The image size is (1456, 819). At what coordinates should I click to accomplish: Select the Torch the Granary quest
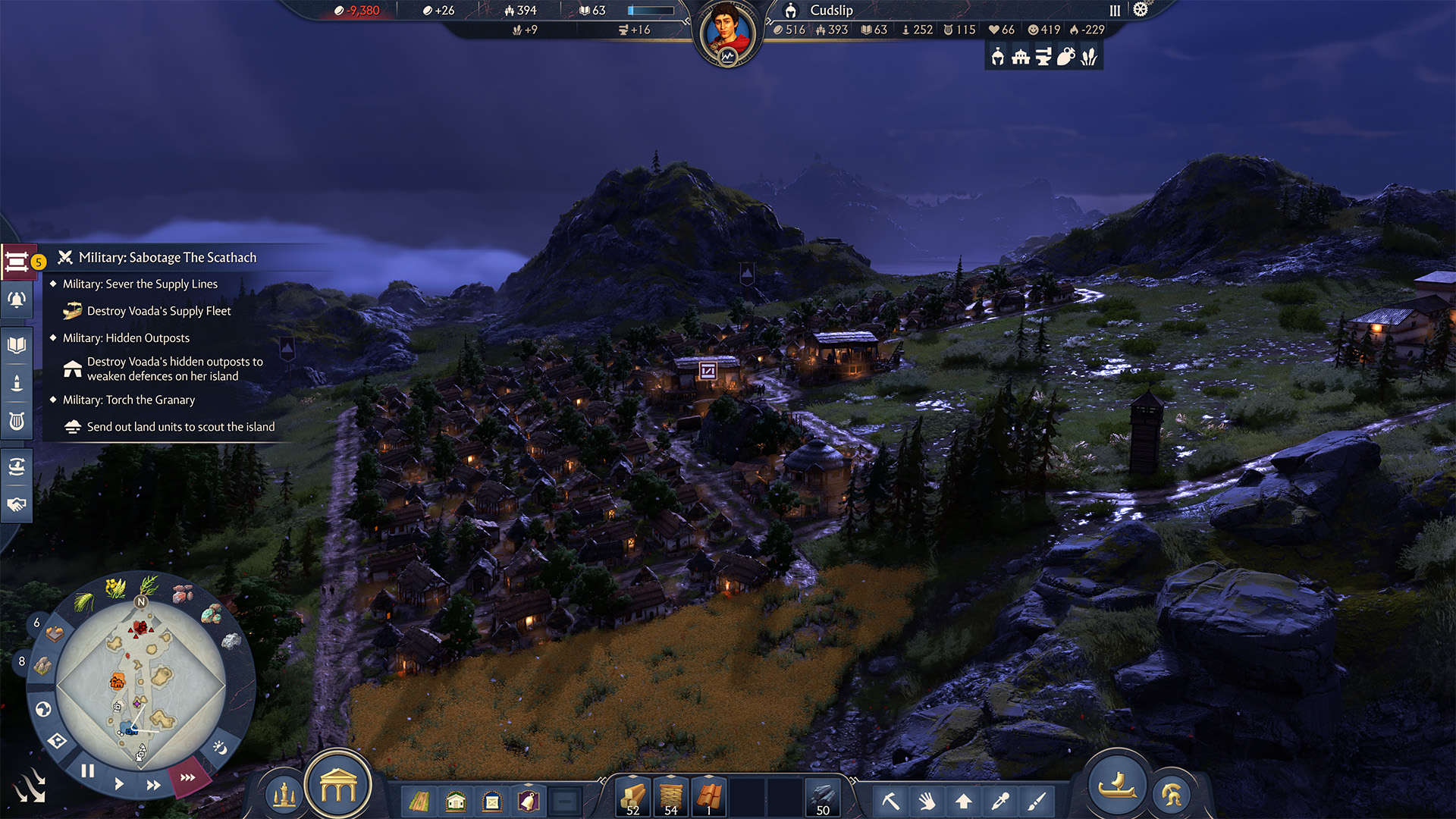coord(129,400)
